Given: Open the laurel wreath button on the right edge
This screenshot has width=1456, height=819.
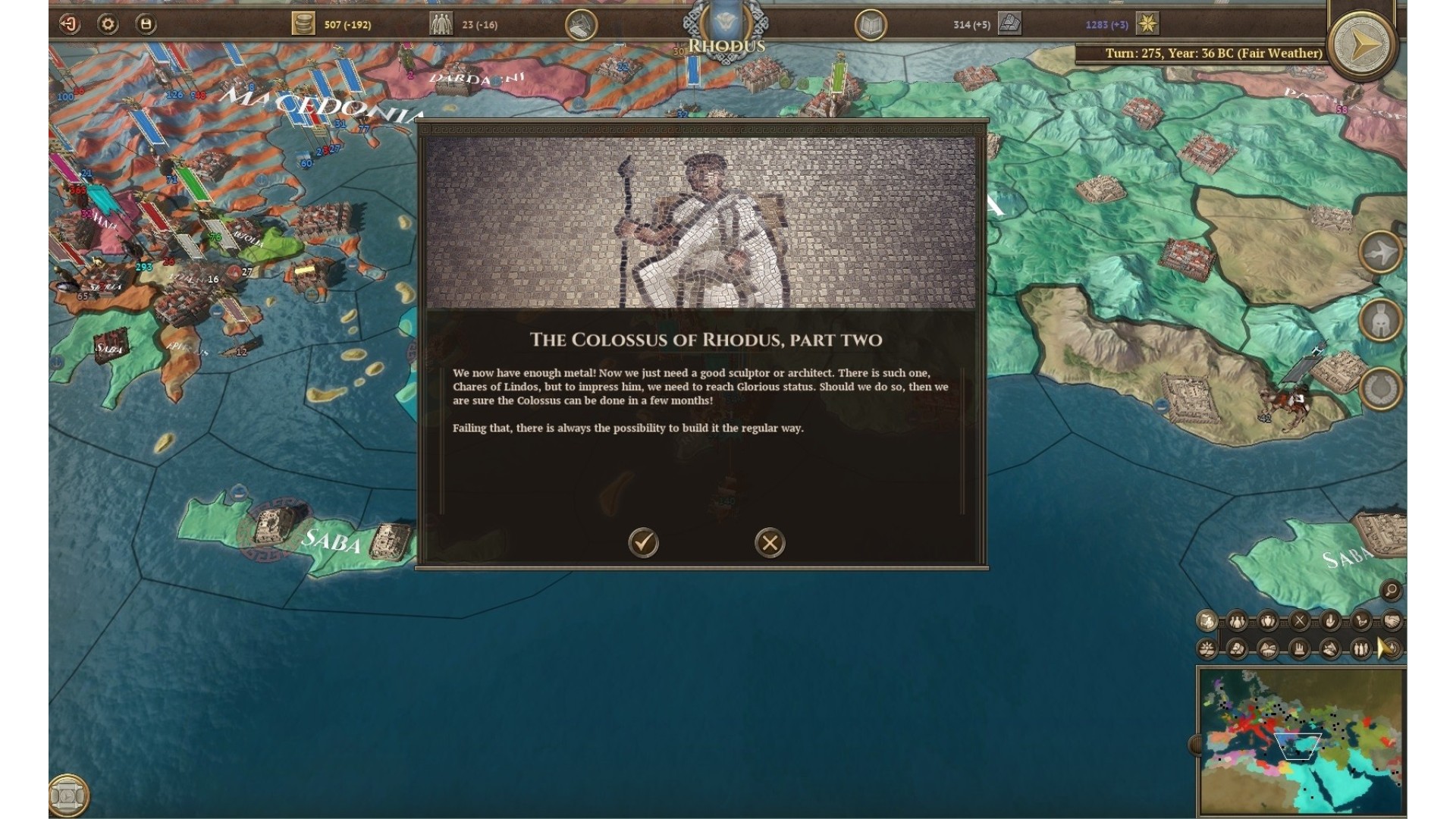Looking at the screenshot, I should (1380, 388).
